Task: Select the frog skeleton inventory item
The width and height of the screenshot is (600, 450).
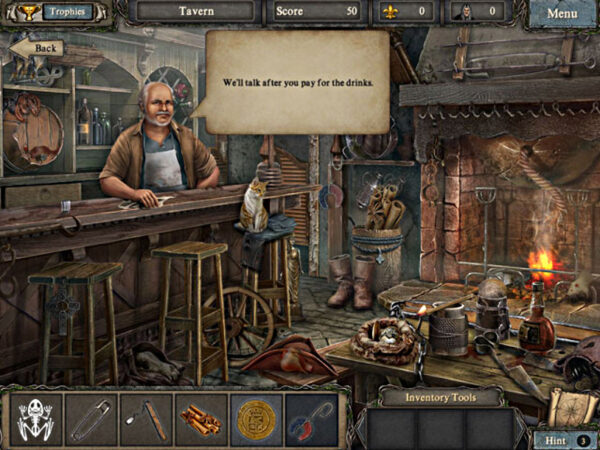Action: pos(37,419)
